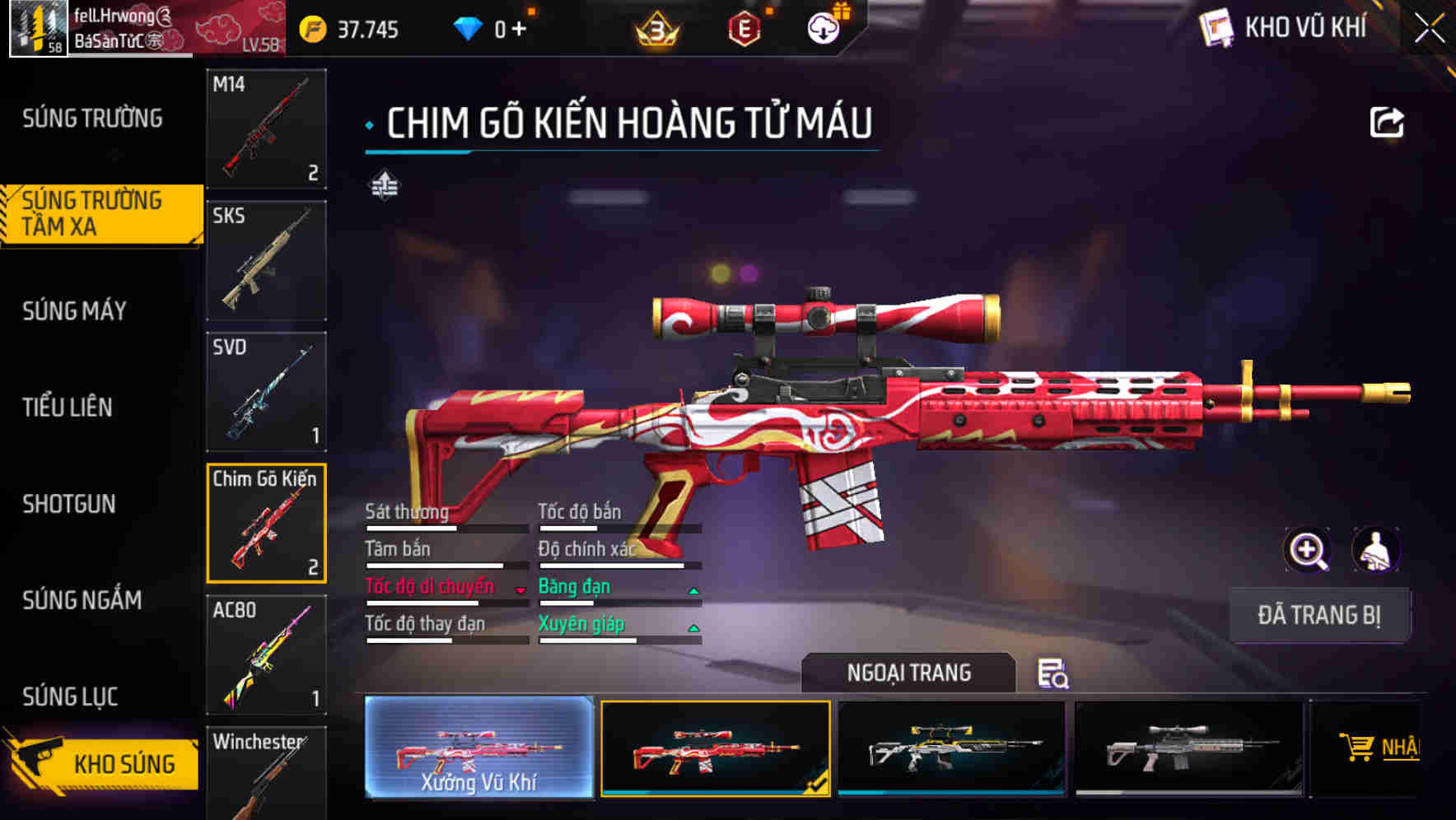Screen dimensions: 1456x820
Task: Click the magnifier zoom icon near the rifle
Action: [1308, 550]
